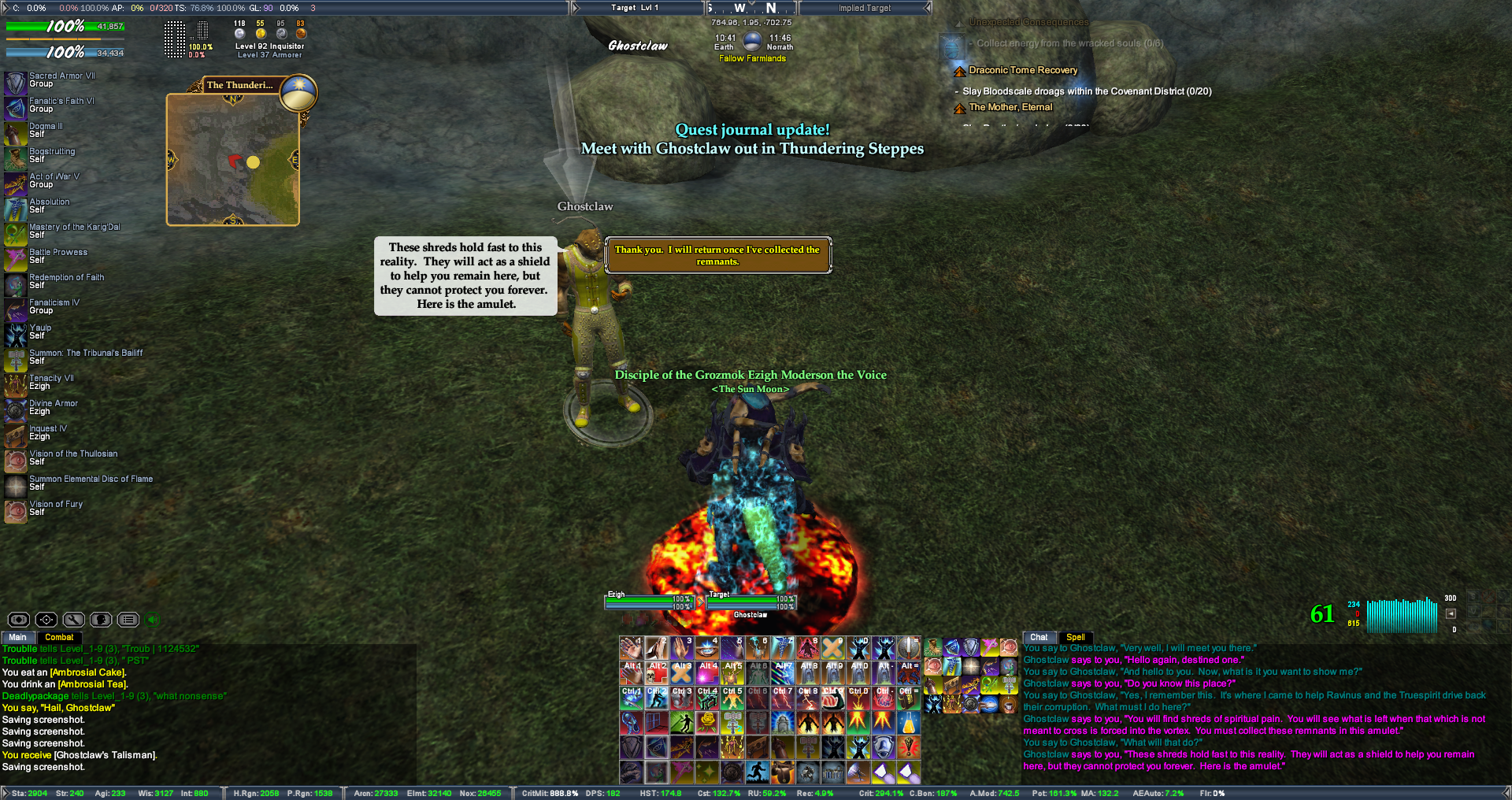This screenshot has width=1512, height=800.
Task: Open the head silhouette character button
Action: click(101, 620)
